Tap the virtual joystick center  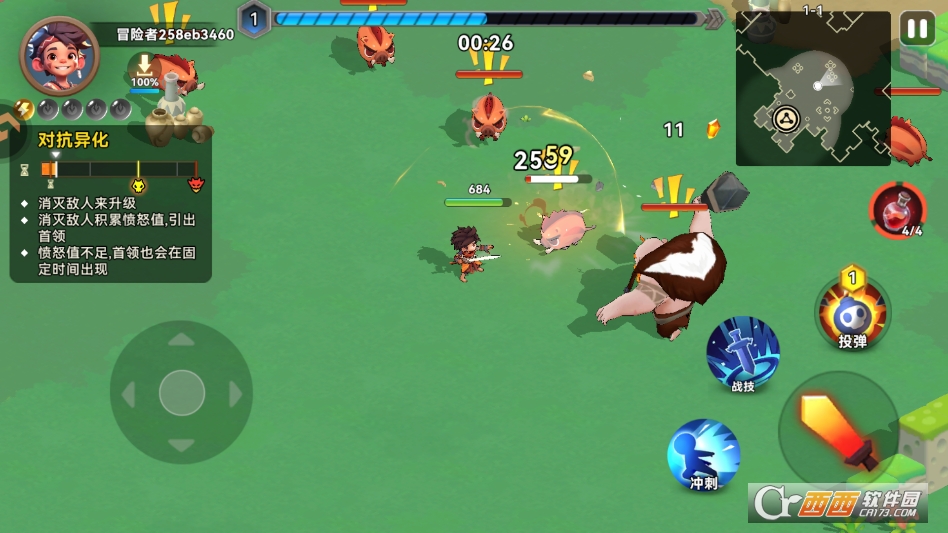(x=181, y=392)
